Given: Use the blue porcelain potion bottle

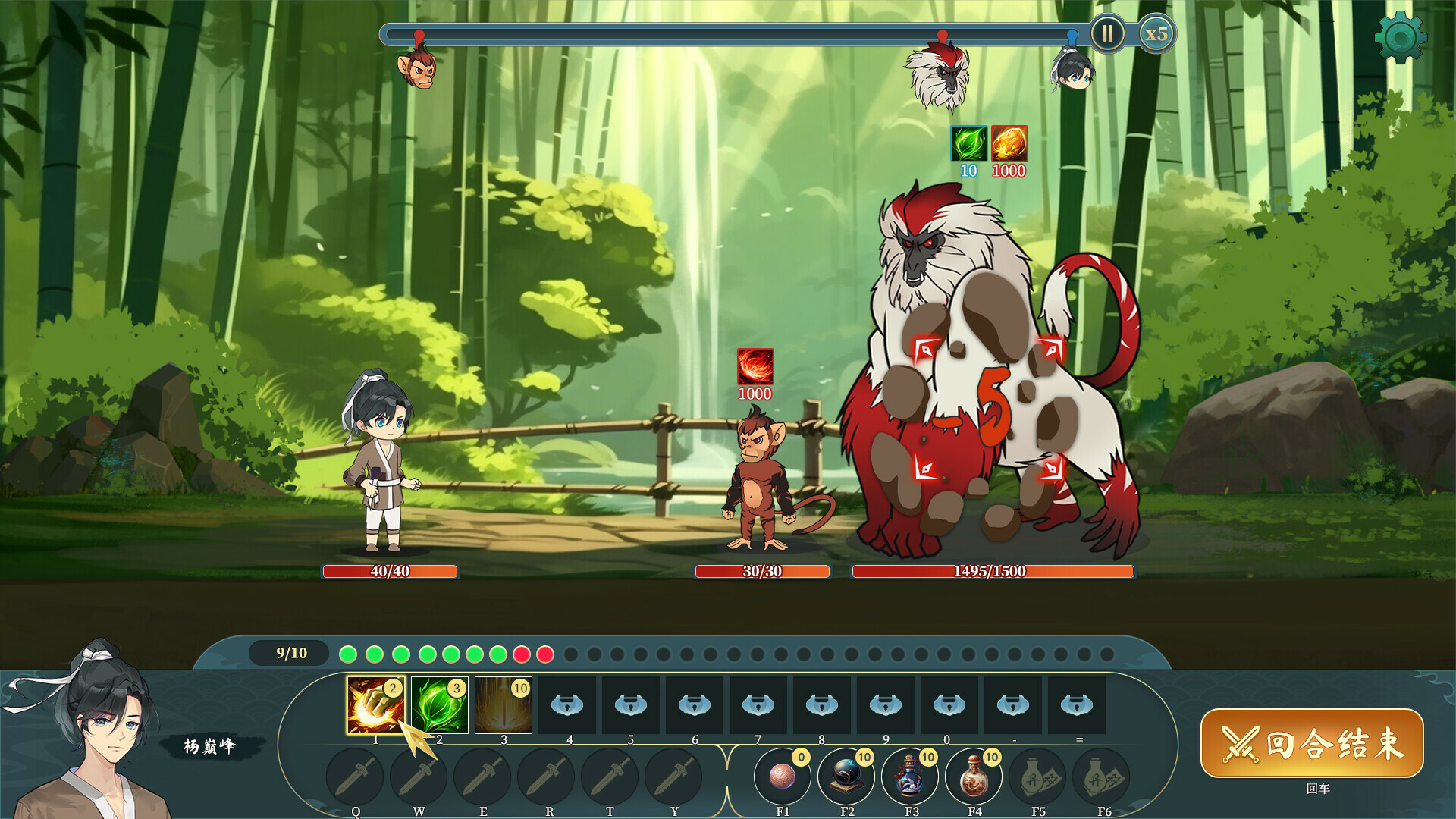Looking at the screenshot, I should (910, 777).
